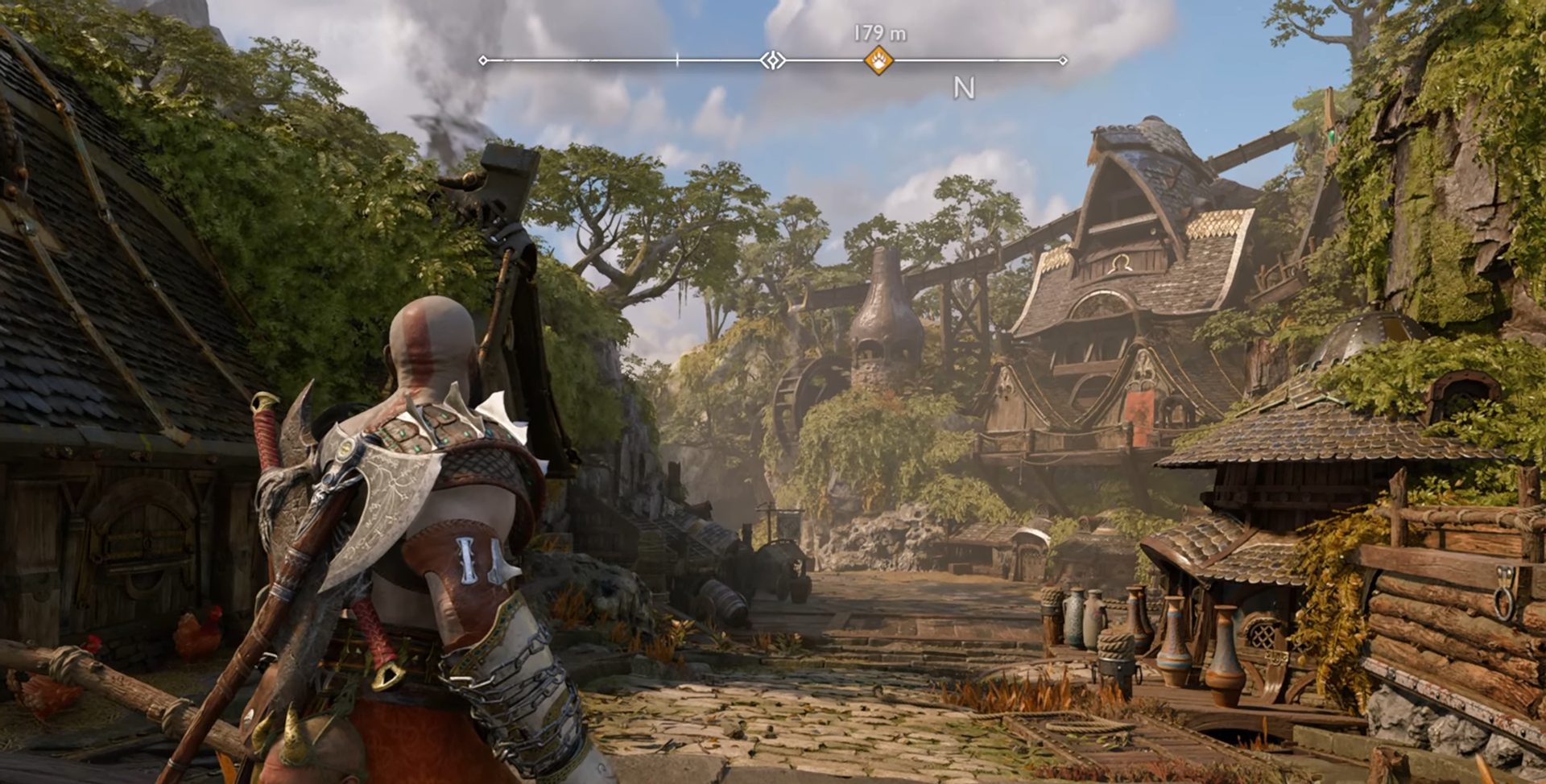Click the white diamond compass marker

(x=773, y=60)
